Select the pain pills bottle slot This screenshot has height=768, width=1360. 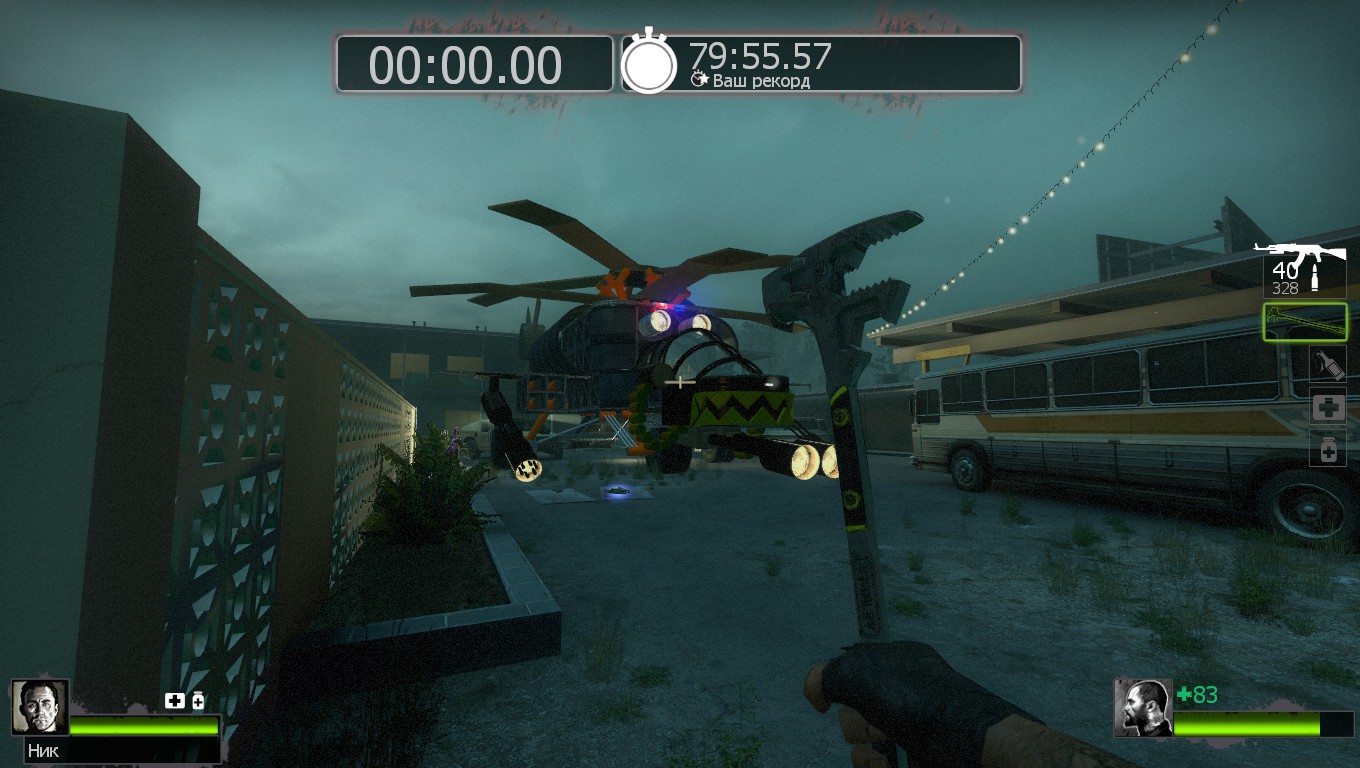coord(1328,450)
